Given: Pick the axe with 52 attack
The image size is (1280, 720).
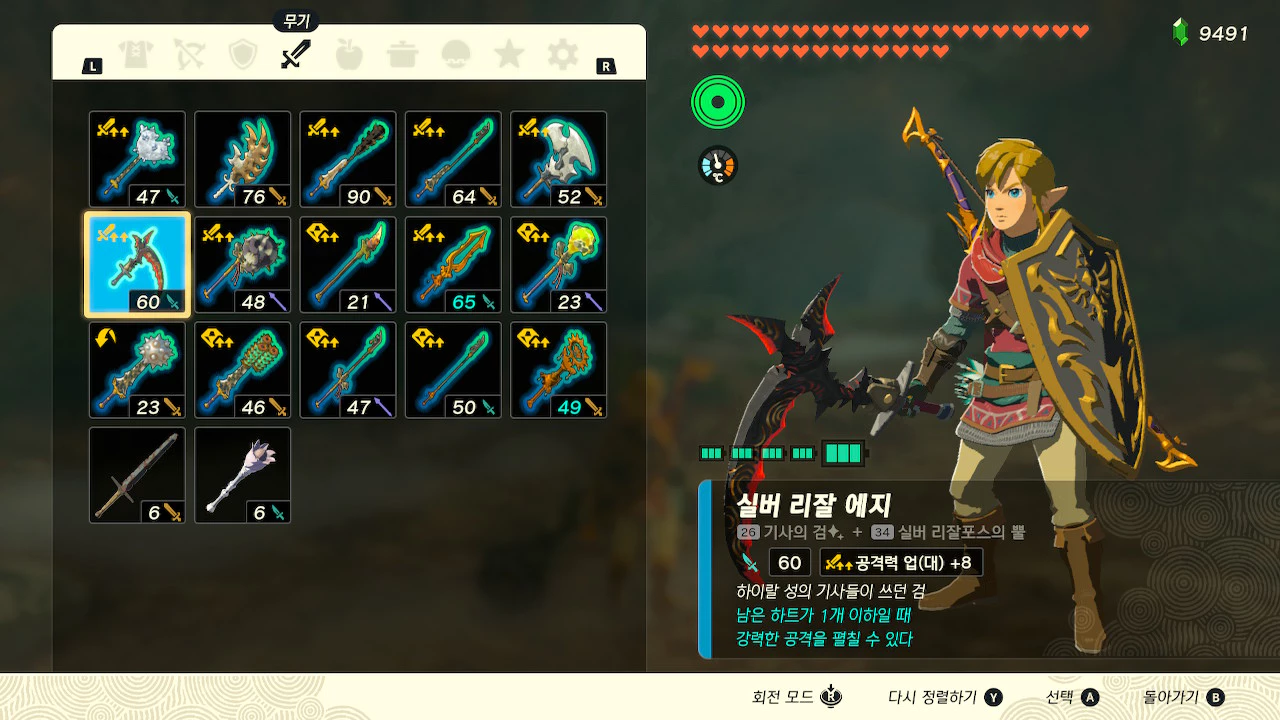Looking at the screenshot, I should coord(559,160).
